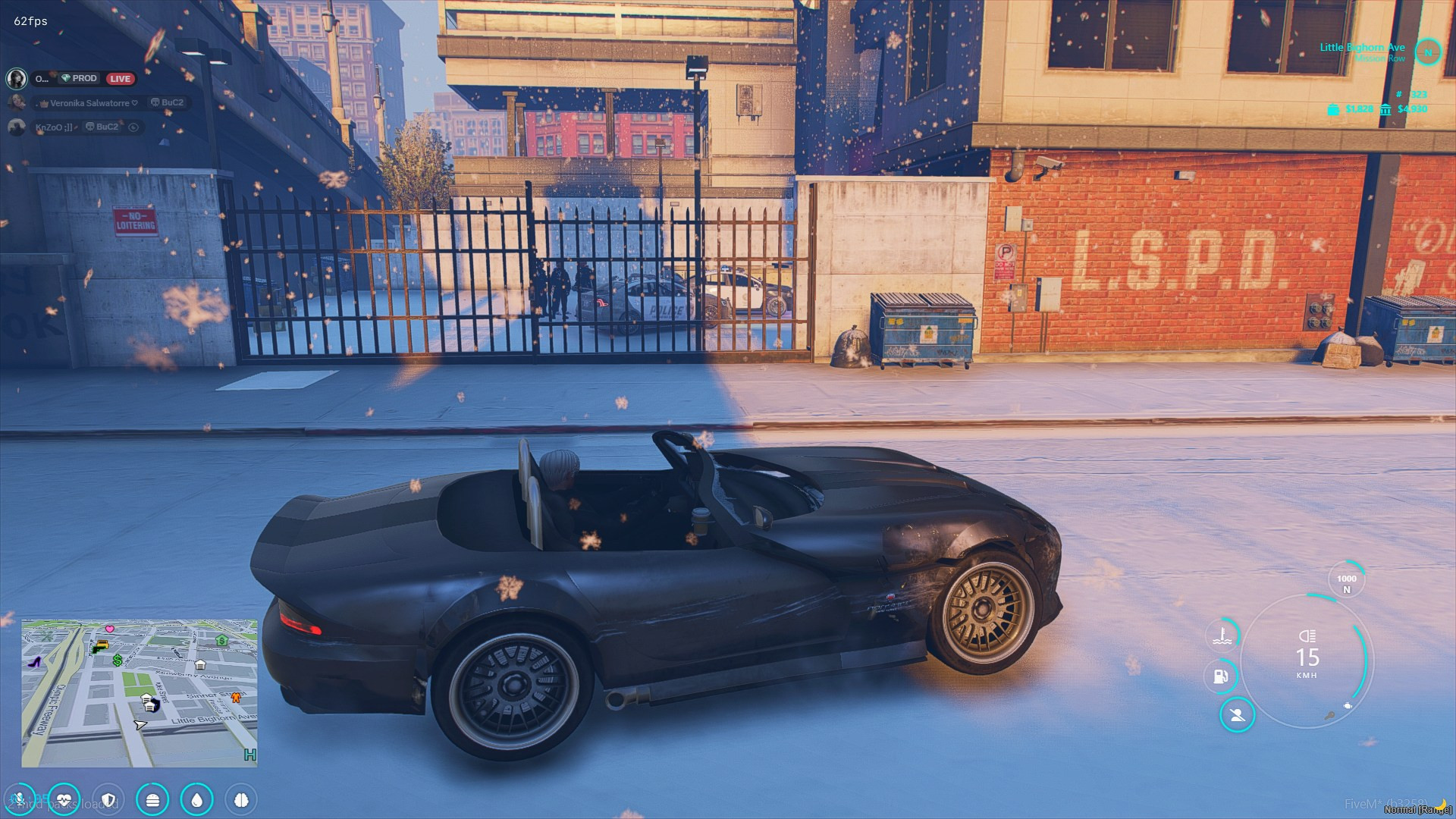Image resolution: width=1456 pixels, height=819 pixels.
Task: Click the purple high heel minimap marker
Action: tap(34, 661)
